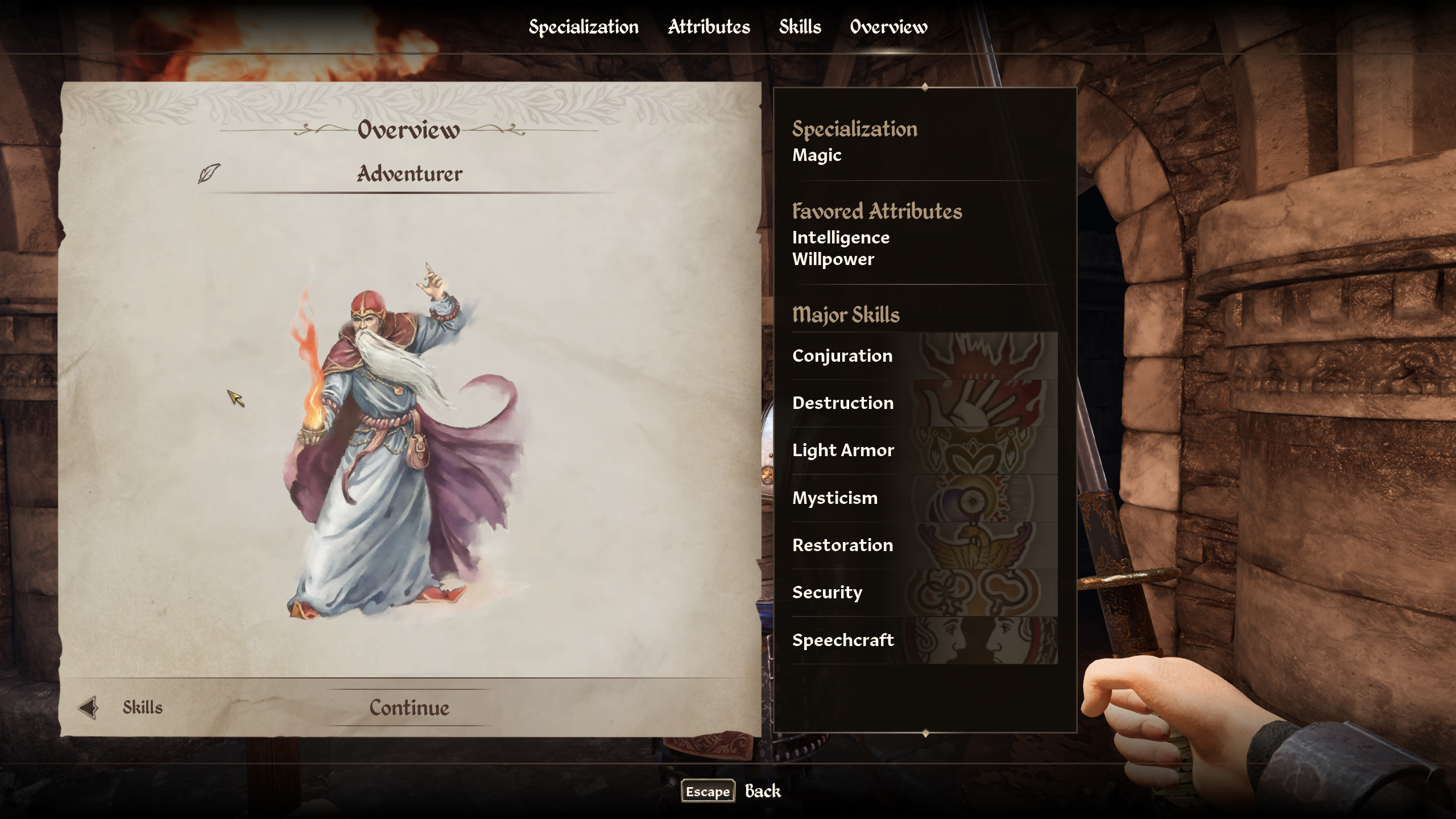Image resolution: width=1456 pixels, height=819 pixels.
Task: Confirm the class with Continue
Action: pos(409,708)
